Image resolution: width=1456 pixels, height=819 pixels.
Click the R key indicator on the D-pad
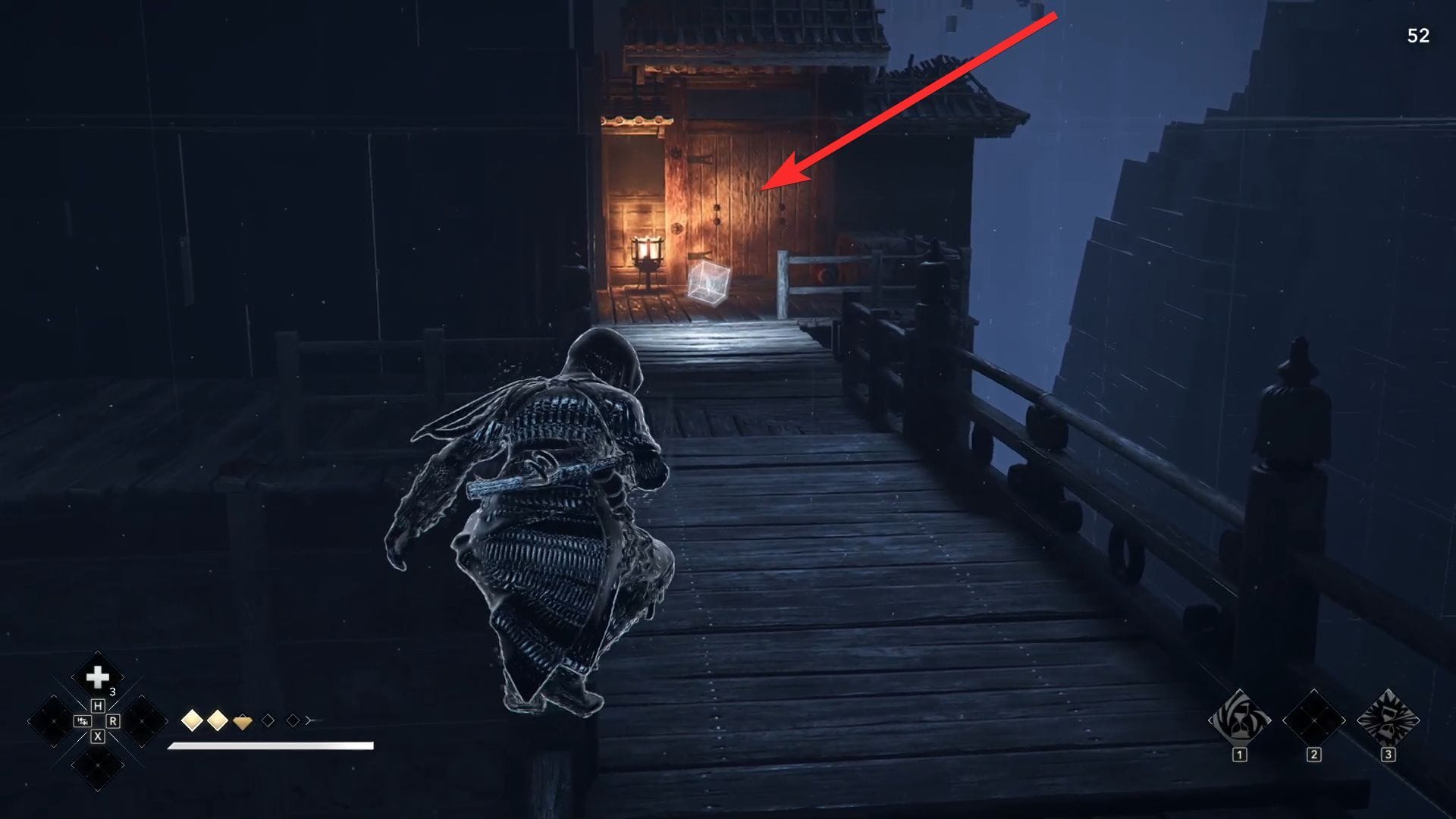pos(112,720)
